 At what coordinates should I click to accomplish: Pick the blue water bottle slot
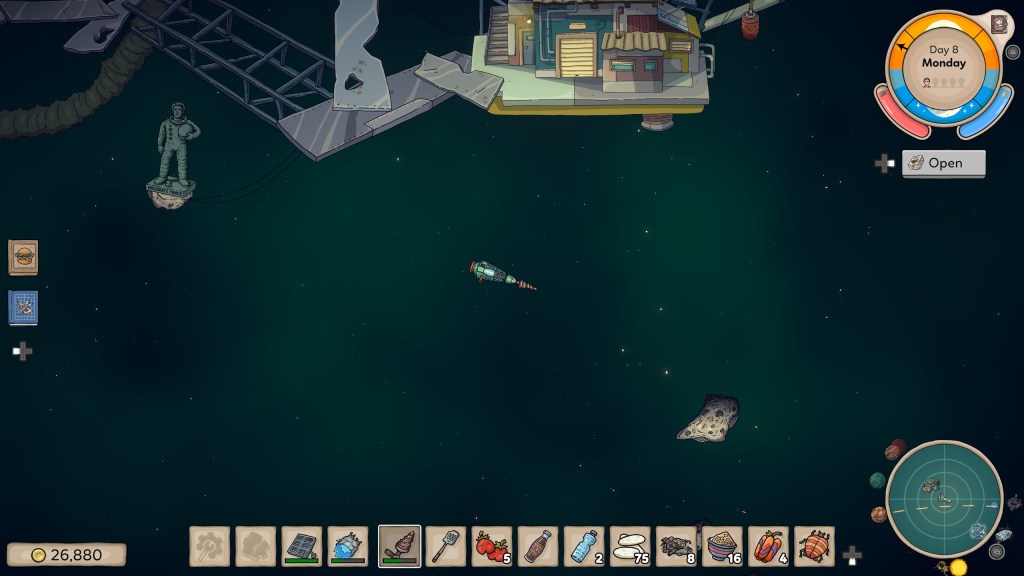coord(584,546)
